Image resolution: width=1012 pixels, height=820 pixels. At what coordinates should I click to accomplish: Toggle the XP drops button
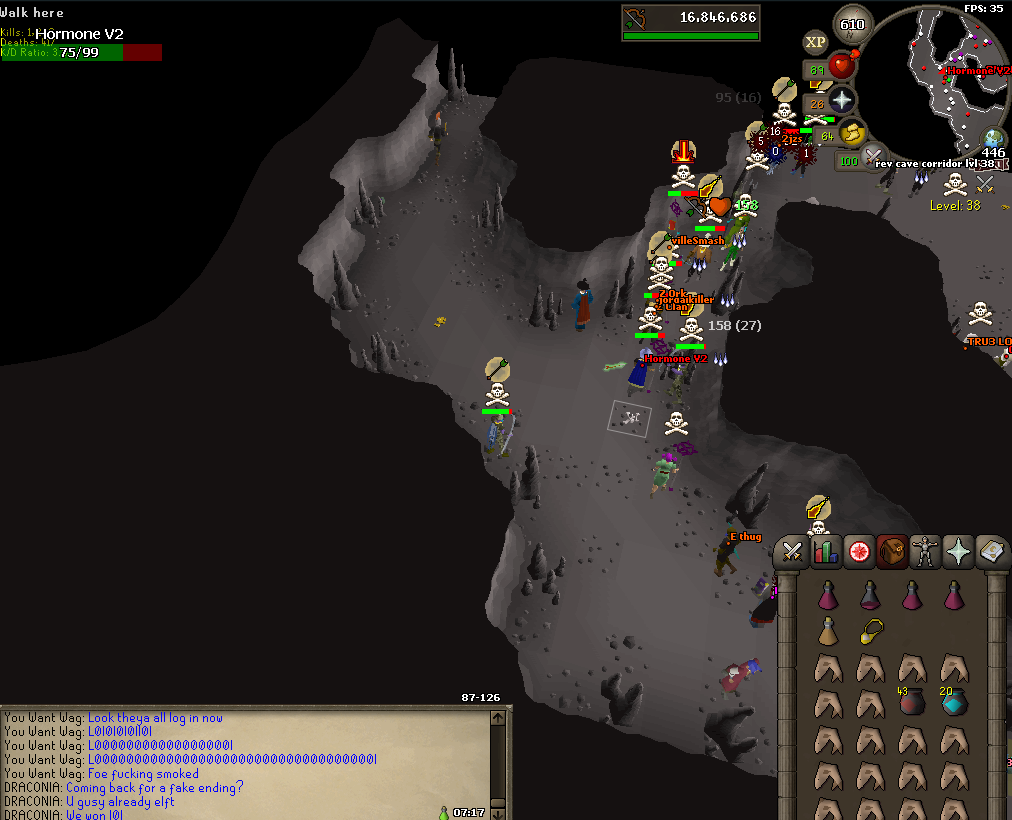tap(815, 42)
